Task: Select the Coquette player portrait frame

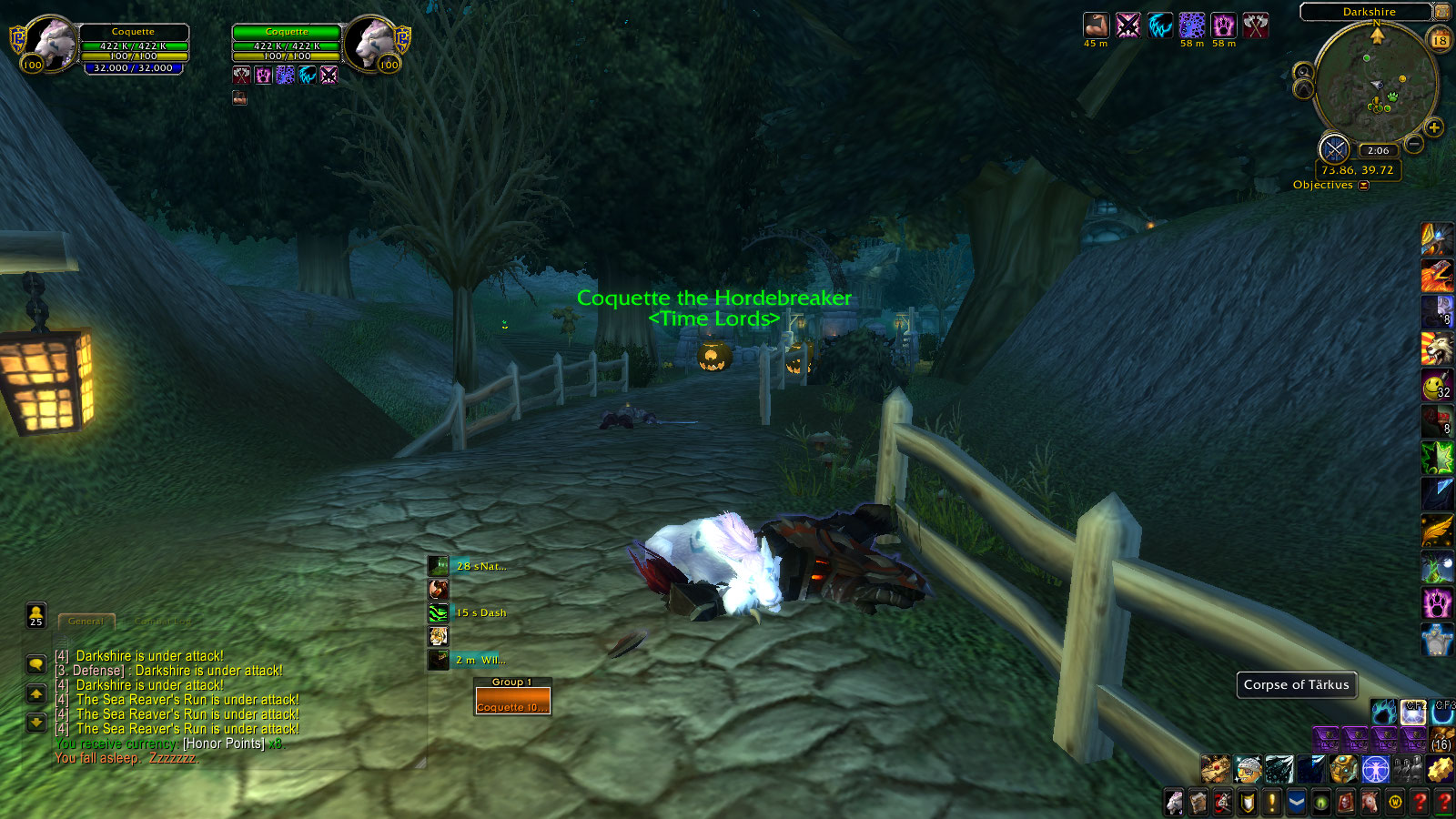Action: coord(52,44)
